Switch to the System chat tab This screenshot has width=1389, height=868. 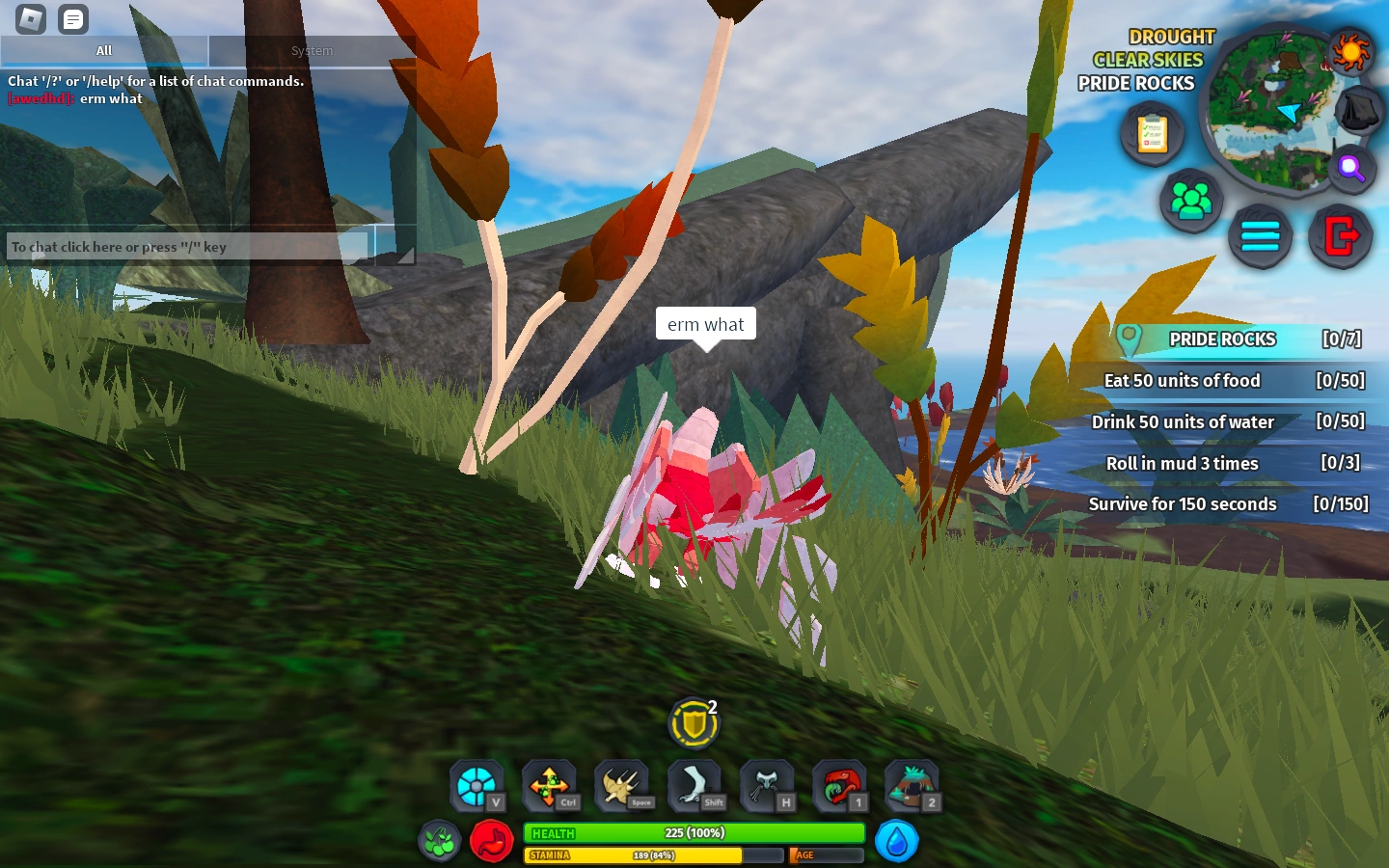coord(311,50)
